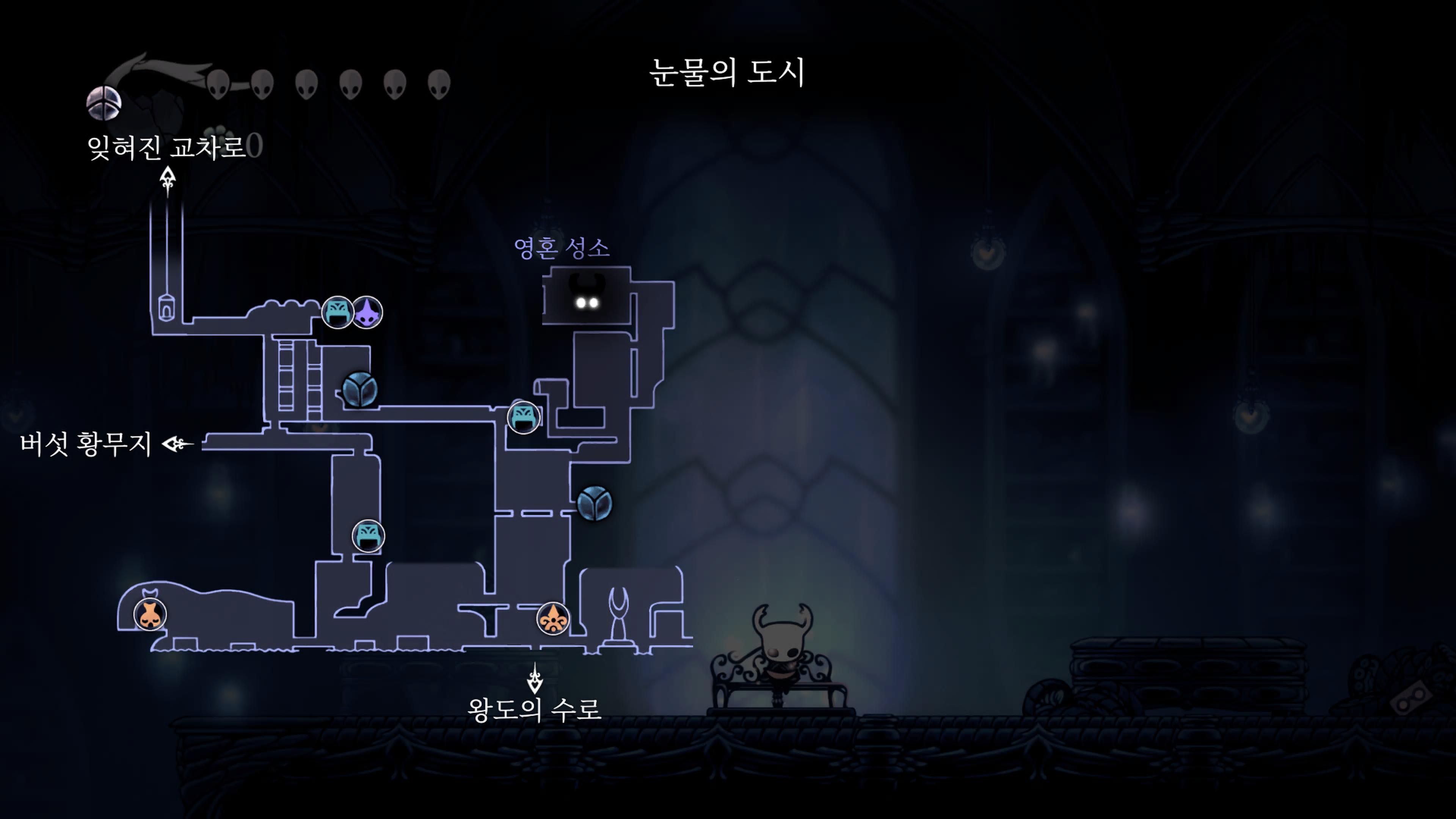Select the elevator icon in the tall shaft
The width and height of the screenshot is (1456, 819).
[x=166, y=308]
